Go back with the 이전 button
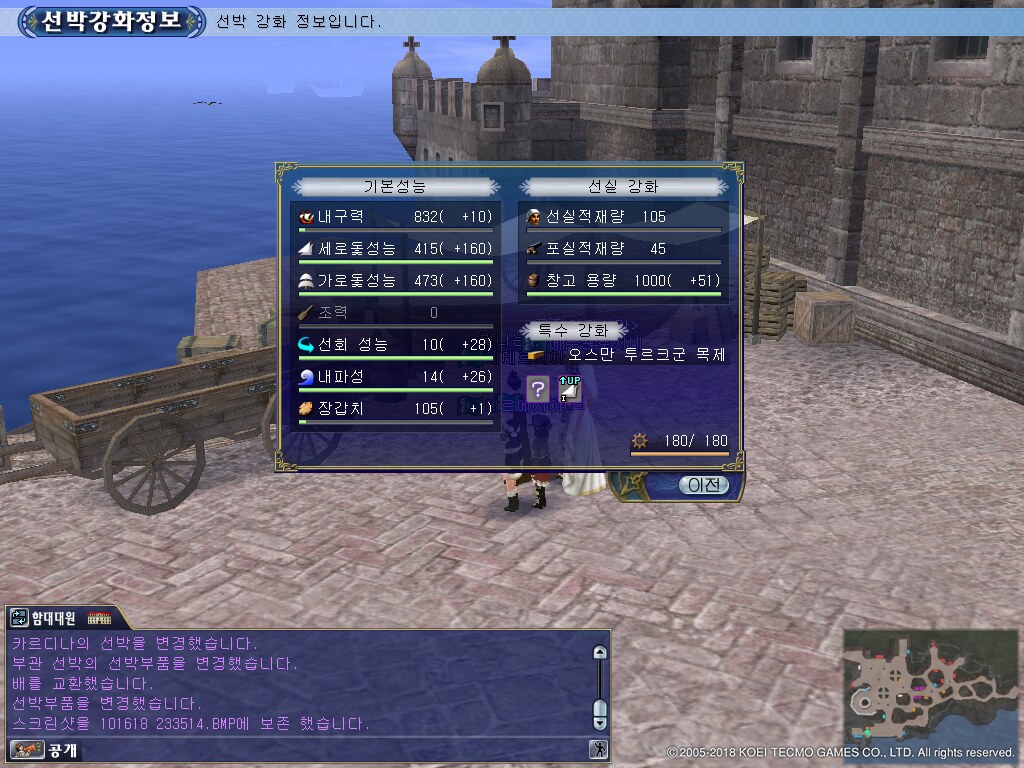Viewport: 1024px width, 768px height. click(x=703, y=486)
